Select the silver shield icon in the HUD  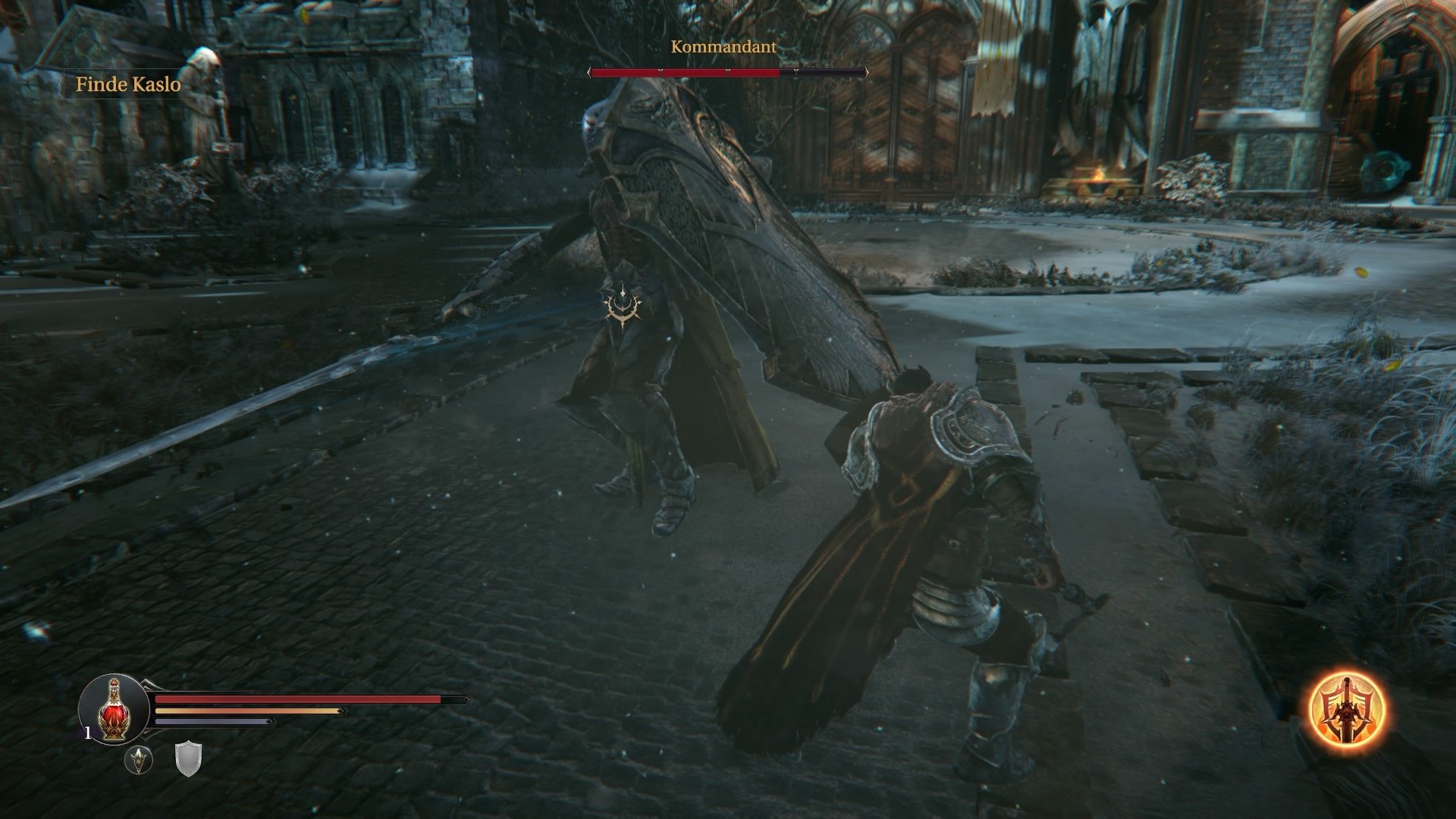(x=188, y=759)
